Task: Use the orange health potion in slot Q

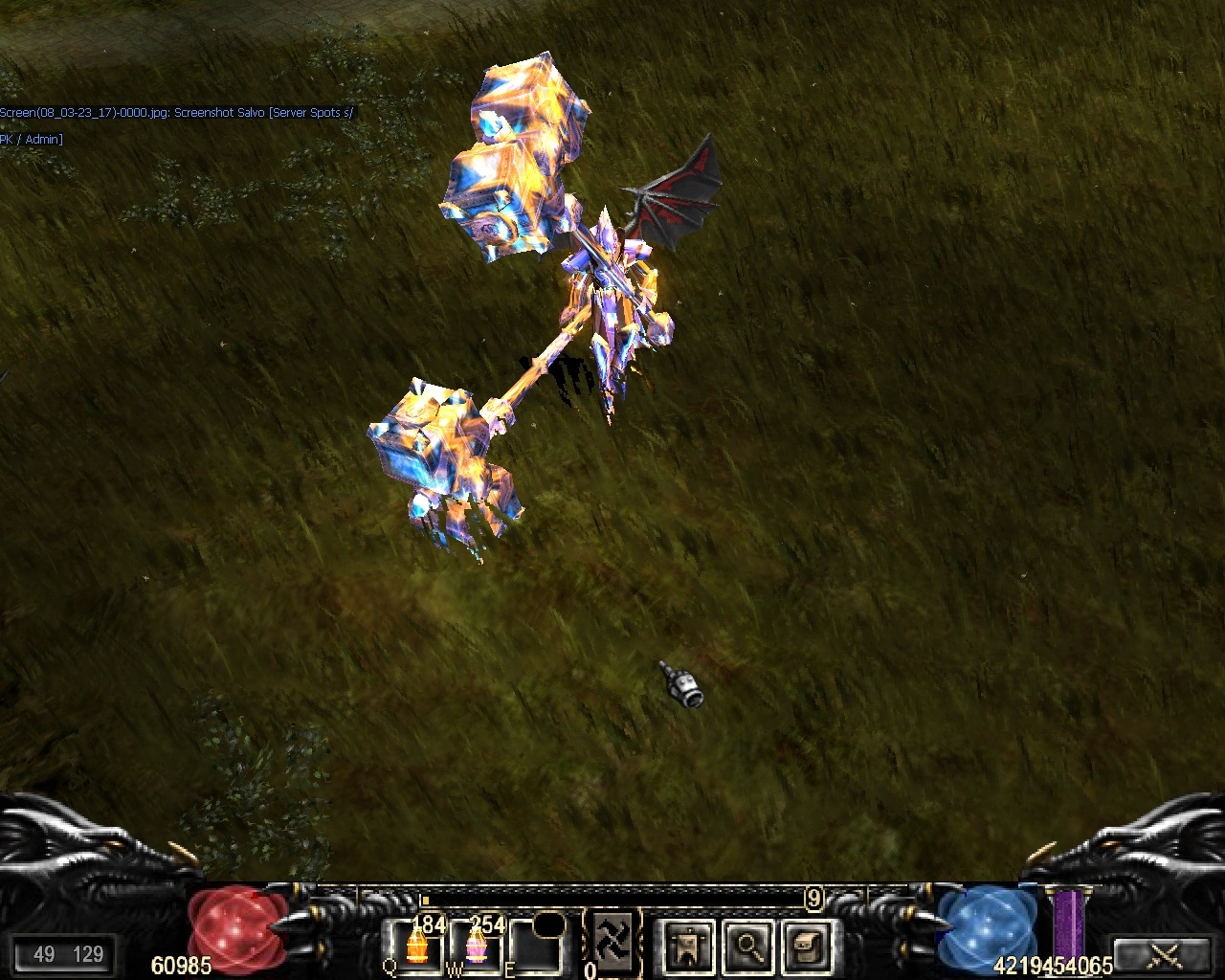Action: pyautogui.click(x=416, y=946)
